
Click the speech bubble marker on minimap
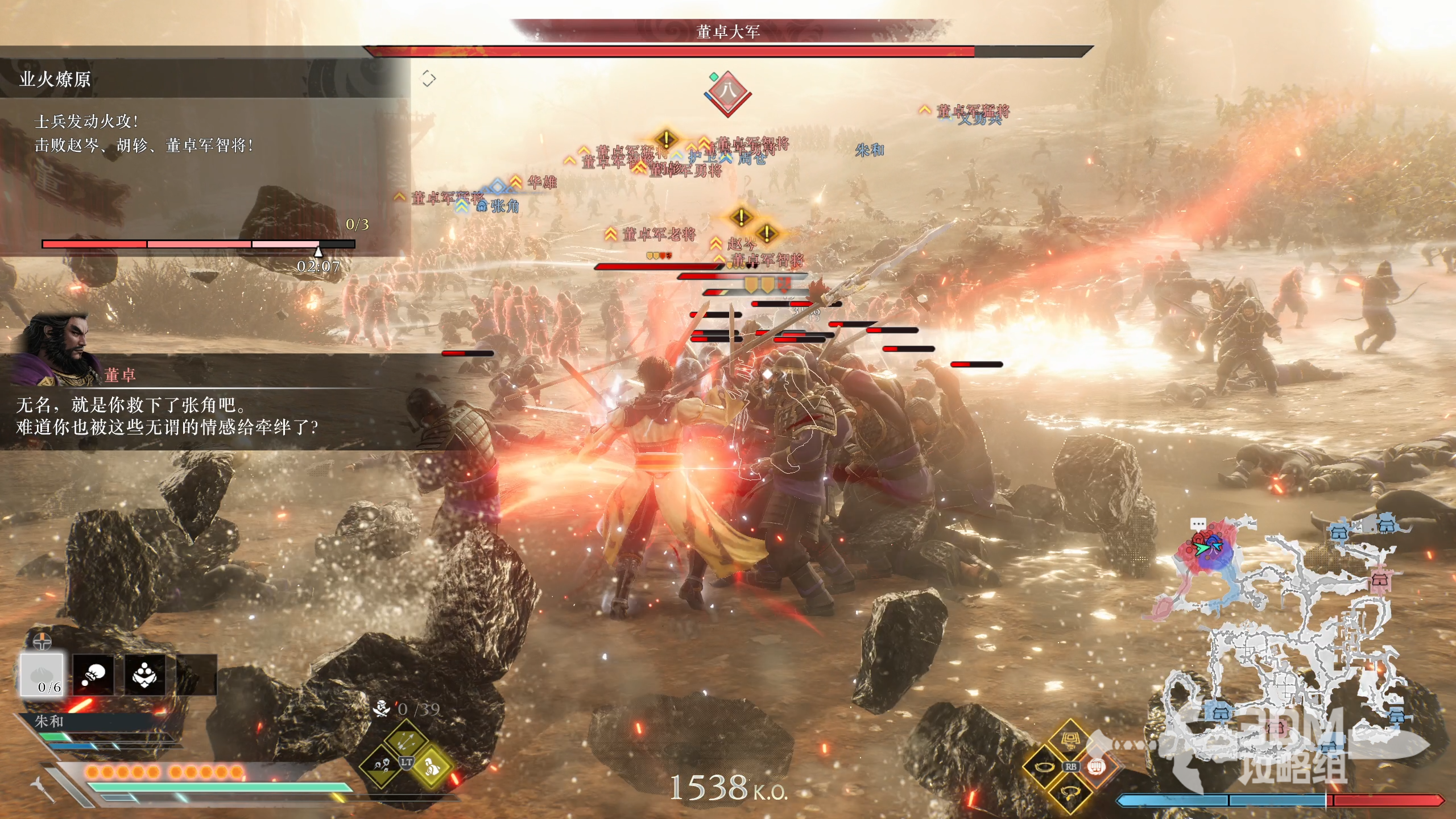(x=1198, y=523)
